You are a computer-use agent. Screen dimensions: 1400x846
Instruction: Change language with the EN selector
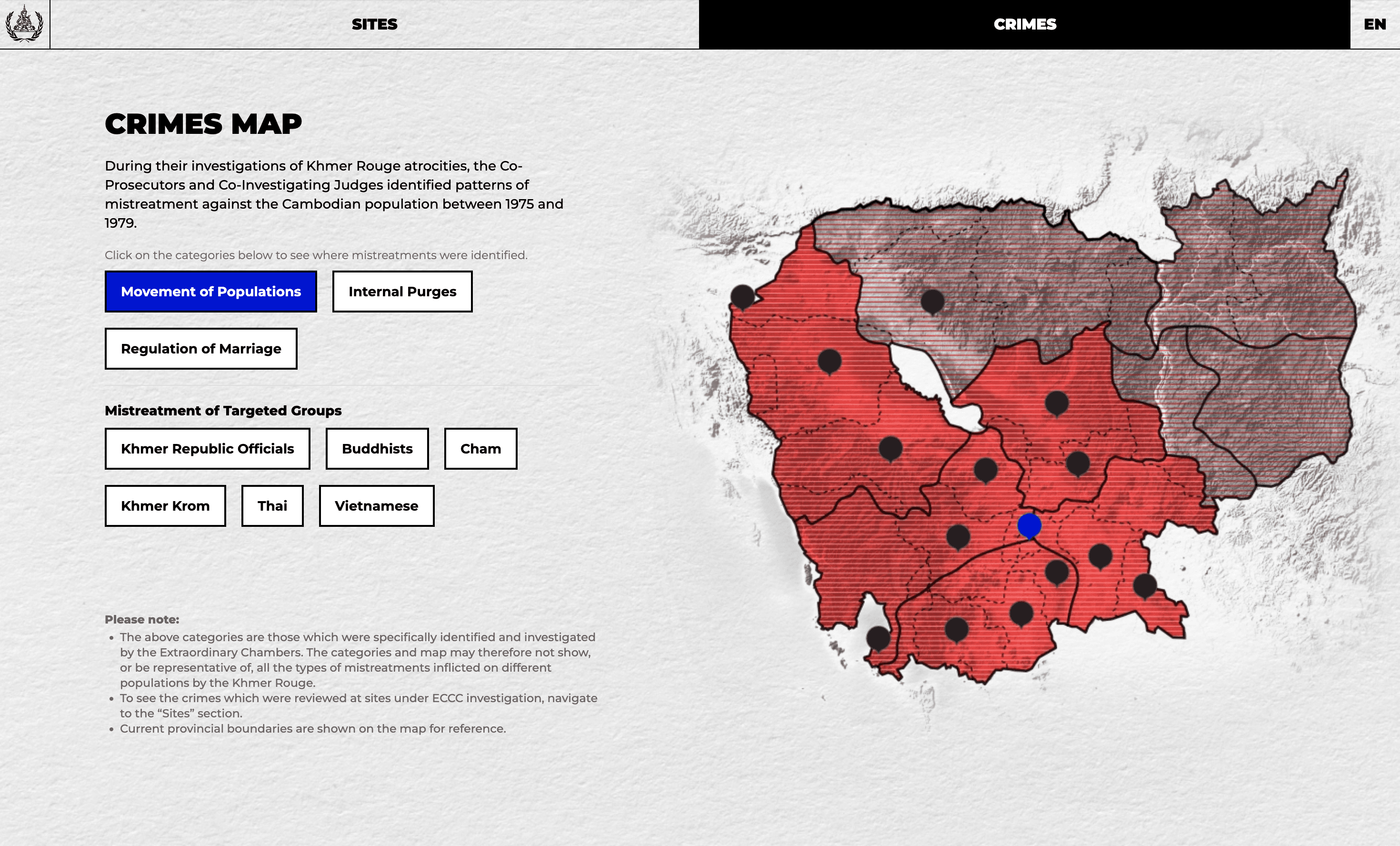click(x=1374, y=24)
